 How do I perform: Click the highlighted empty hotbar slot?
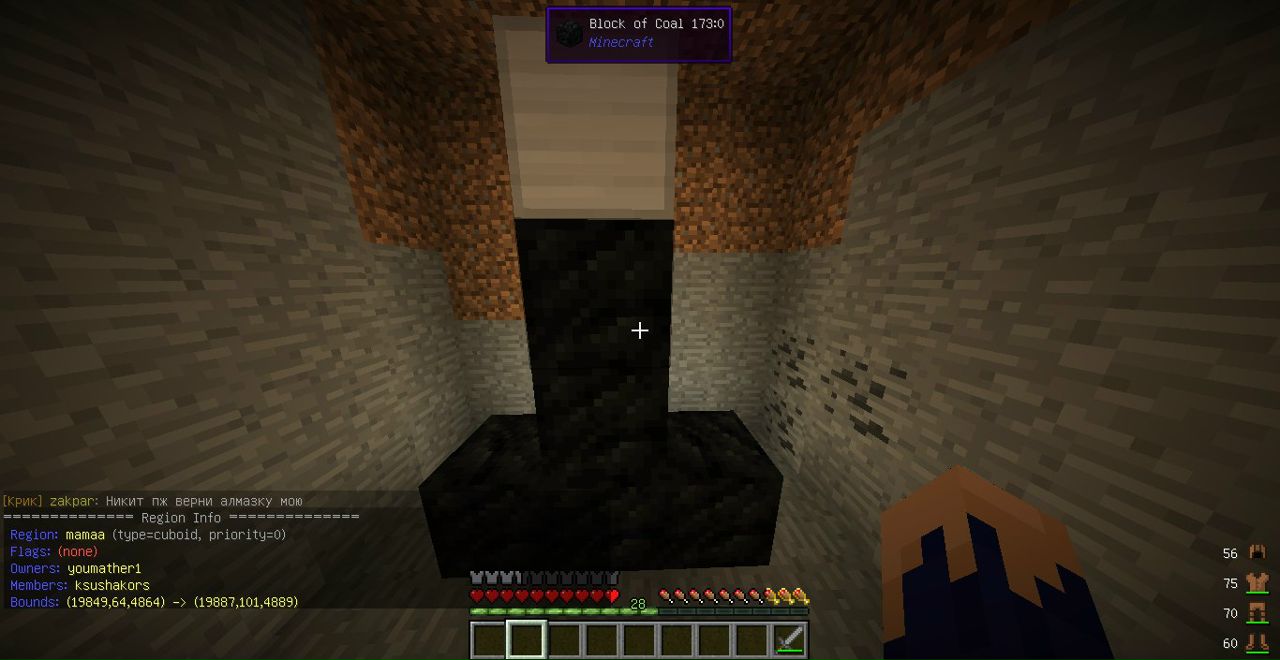526,640
